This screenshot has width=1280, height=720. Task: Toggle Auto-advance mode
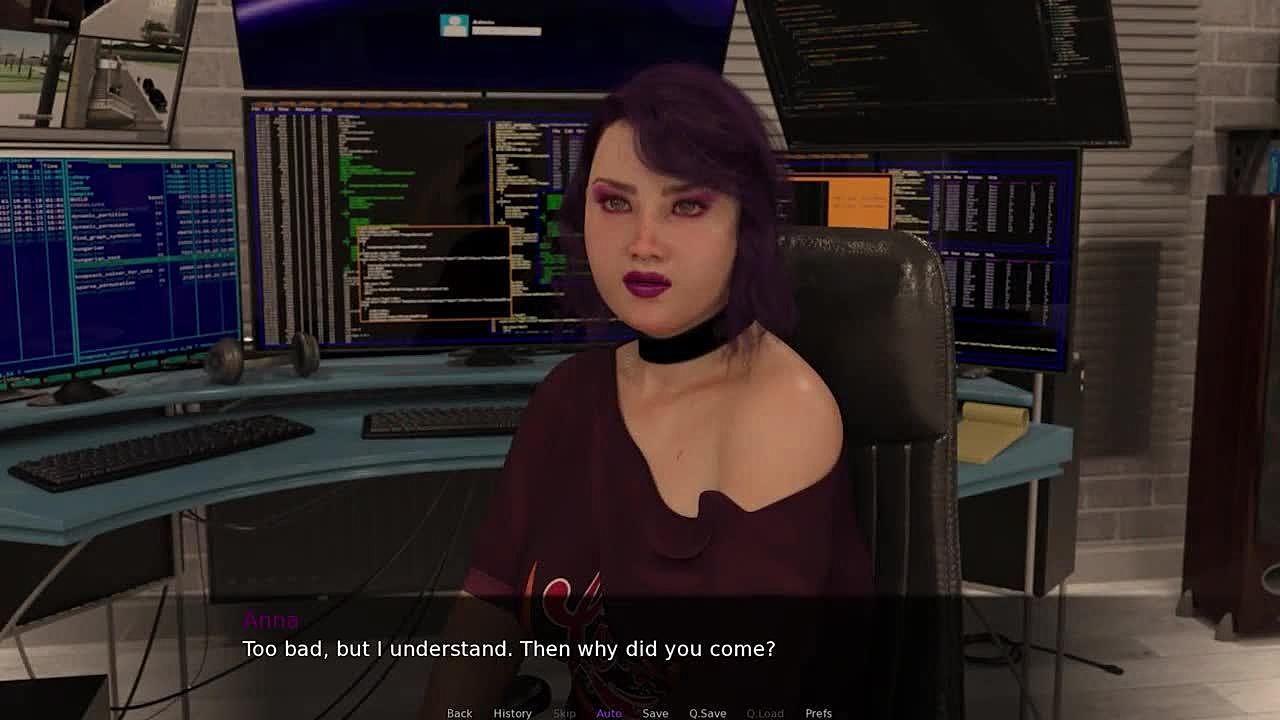tap(609, 713)
